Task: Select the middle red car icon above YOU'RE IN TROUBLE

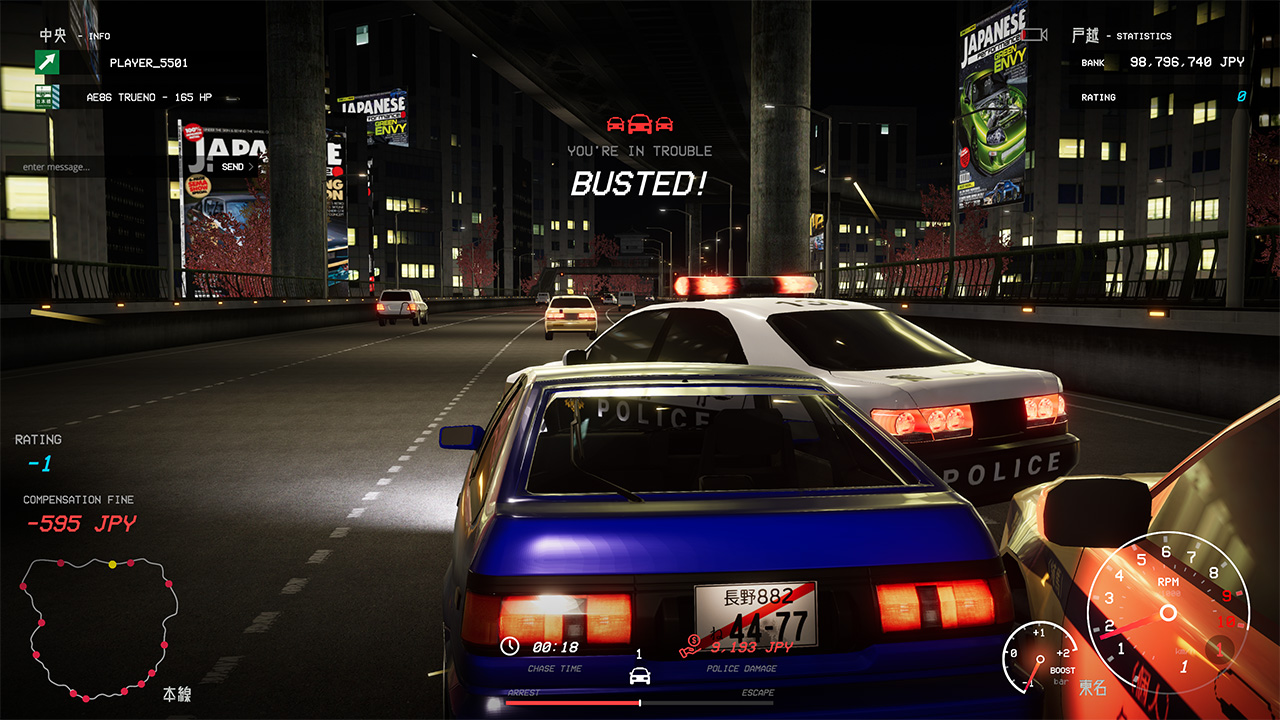Action: pos(640,123)
